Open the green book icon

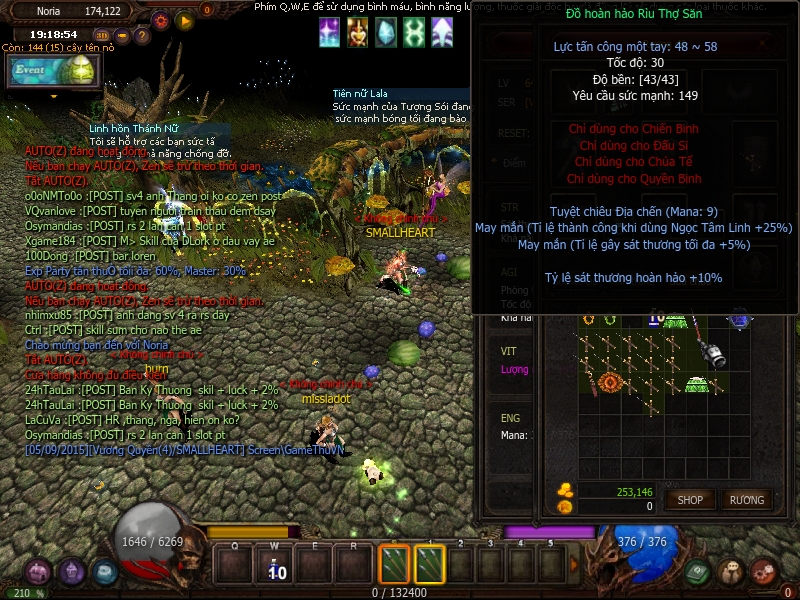tap(699, 573)
